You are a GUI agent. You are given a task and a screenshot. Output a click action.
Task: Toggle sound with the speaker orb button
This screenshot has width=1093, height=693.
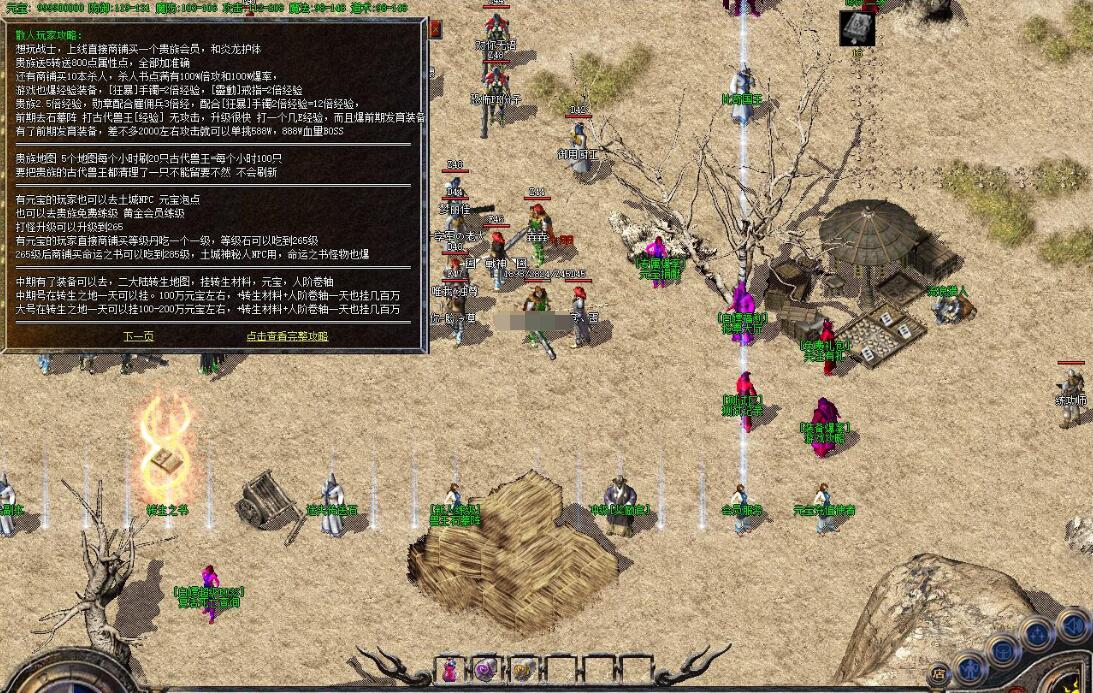click(1072, 626)
